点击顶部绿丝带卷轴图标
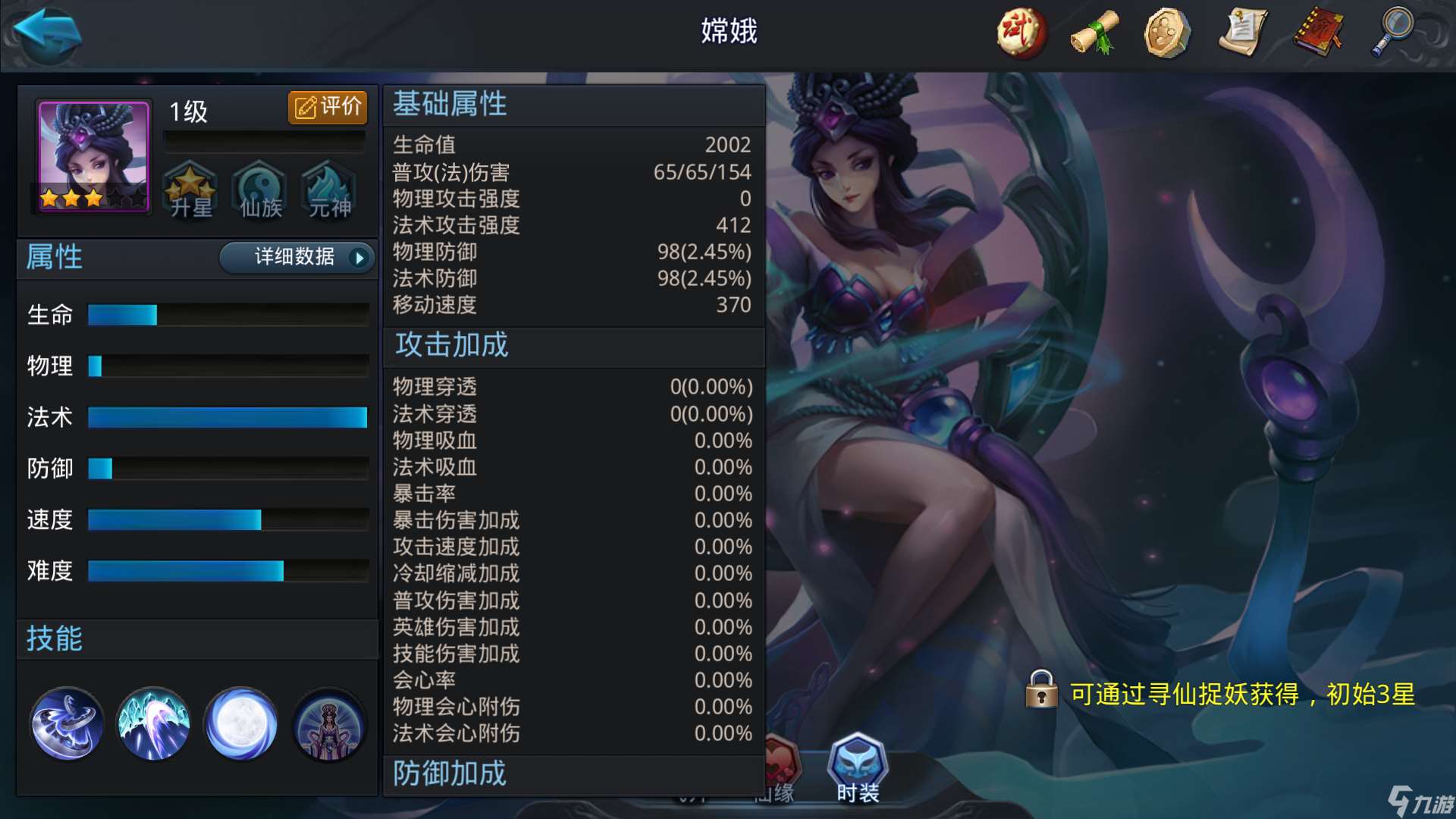Viewport: 1456px width, 819px height. click(x=1094, y=33)
